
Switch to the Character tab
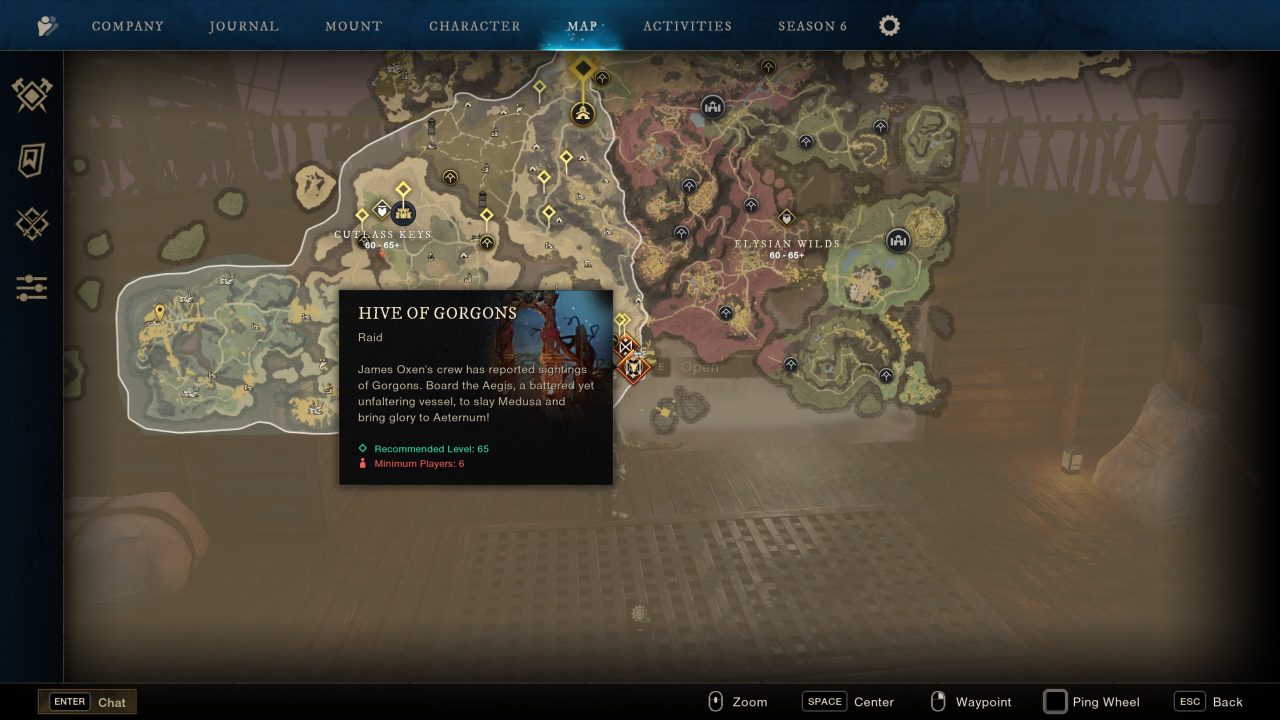coord(475,25)
